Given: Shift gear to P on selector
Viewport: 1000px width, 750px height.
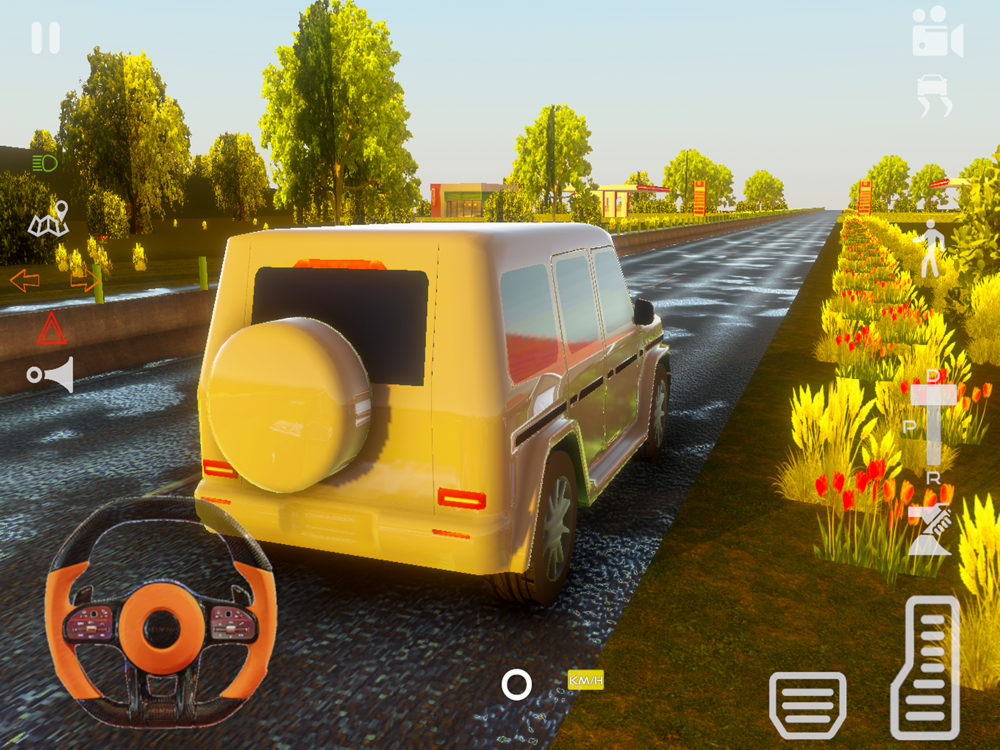Looking at the screenshot, I should pyautogui.click(x=910, y=426).
